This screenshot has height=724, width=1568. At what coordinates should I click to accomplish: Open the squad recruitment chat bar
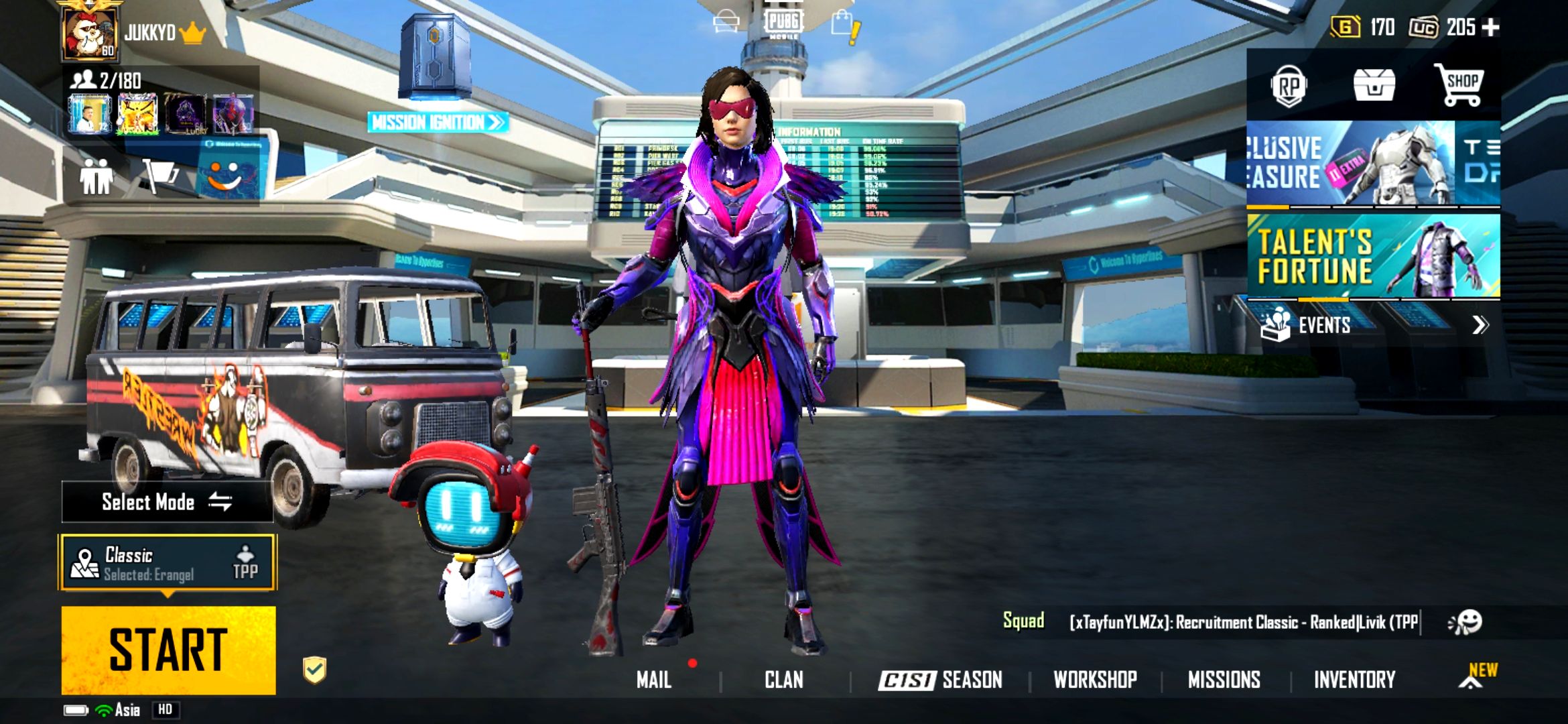click(x=1243, y=622)
